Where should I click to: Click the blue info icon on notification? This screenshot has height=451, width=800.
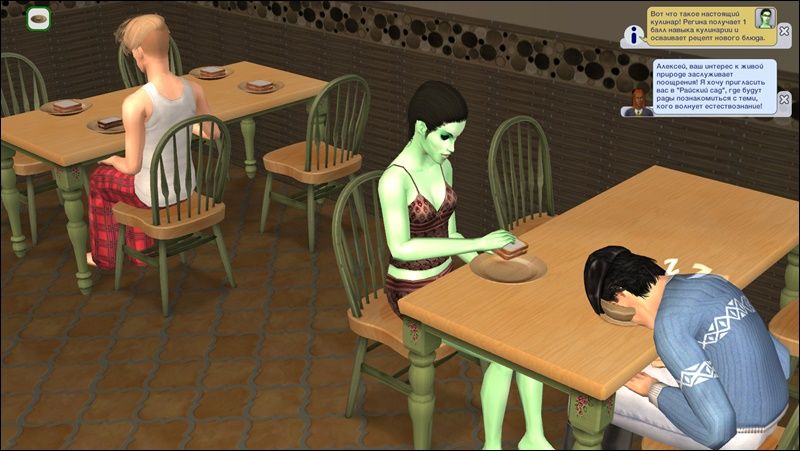pos(632,36)
